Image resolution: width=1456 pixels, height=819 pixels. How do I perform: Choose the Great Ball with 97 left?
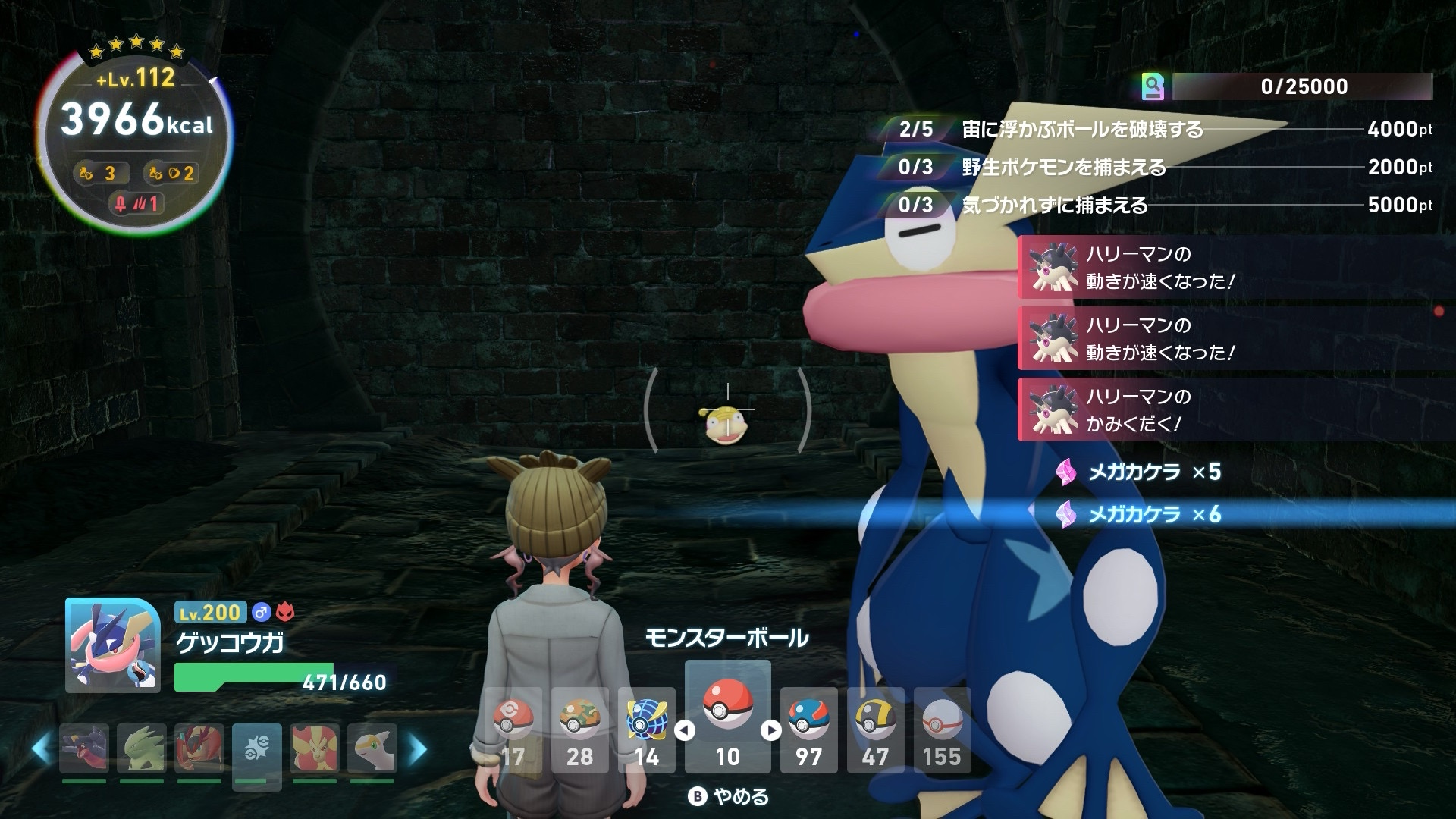(808, 730)
